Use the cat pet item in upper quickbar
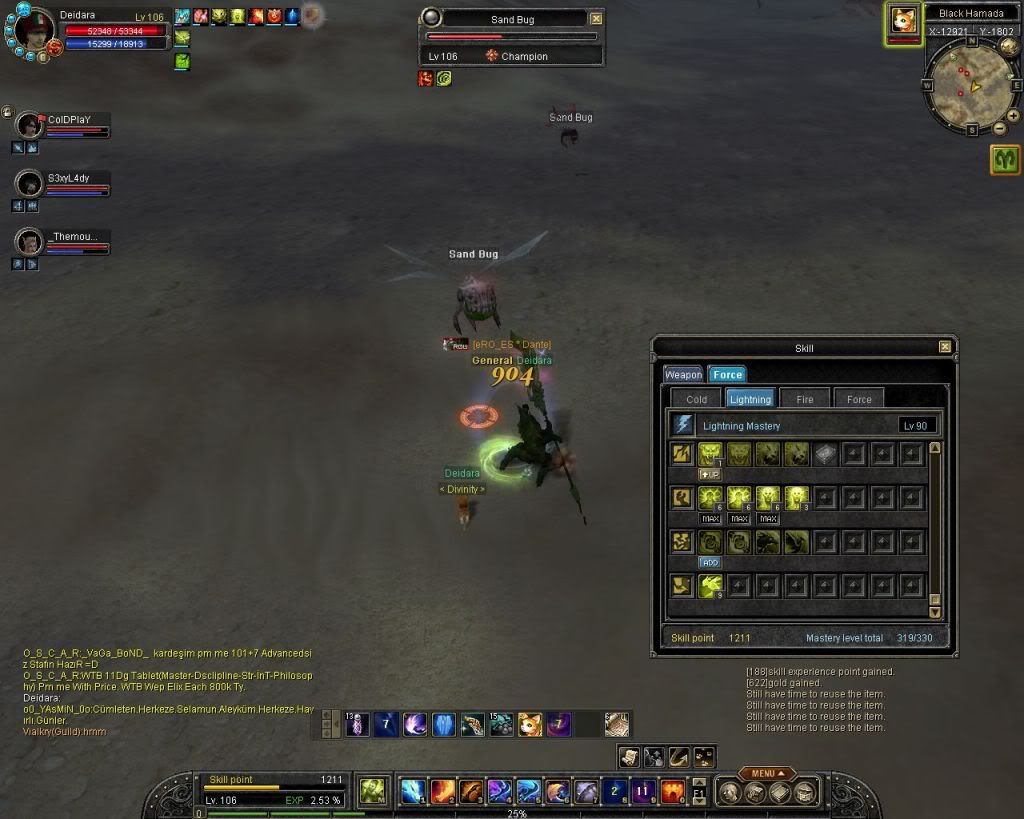 (x=530, y=724)
